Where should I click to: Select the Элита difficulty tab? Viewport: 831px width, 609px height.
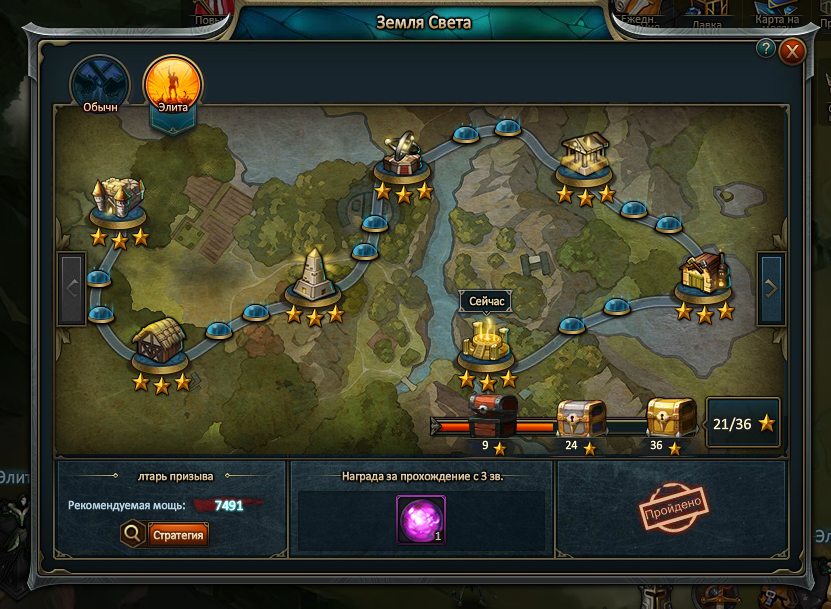[172, 84]
